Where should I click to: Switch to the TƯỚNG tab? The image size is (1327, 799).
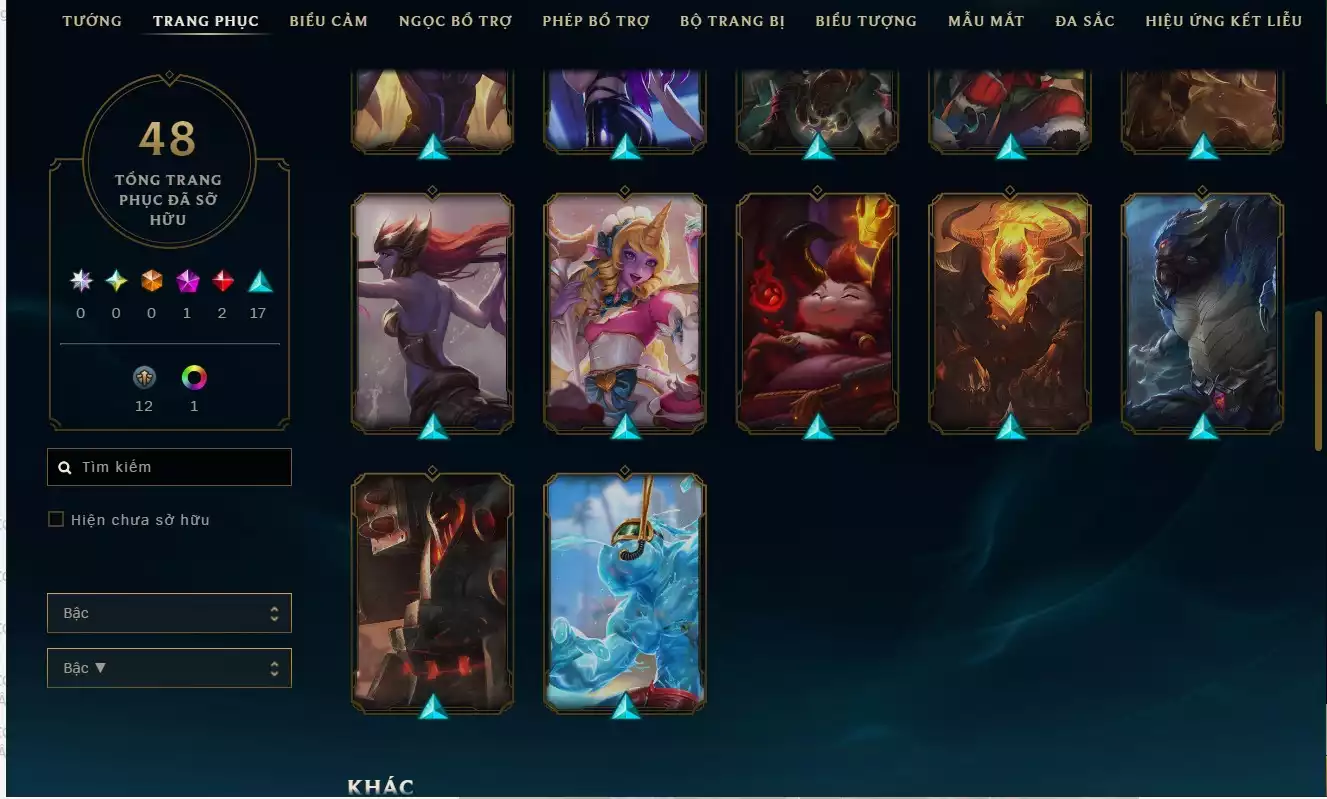pos(91,20)
